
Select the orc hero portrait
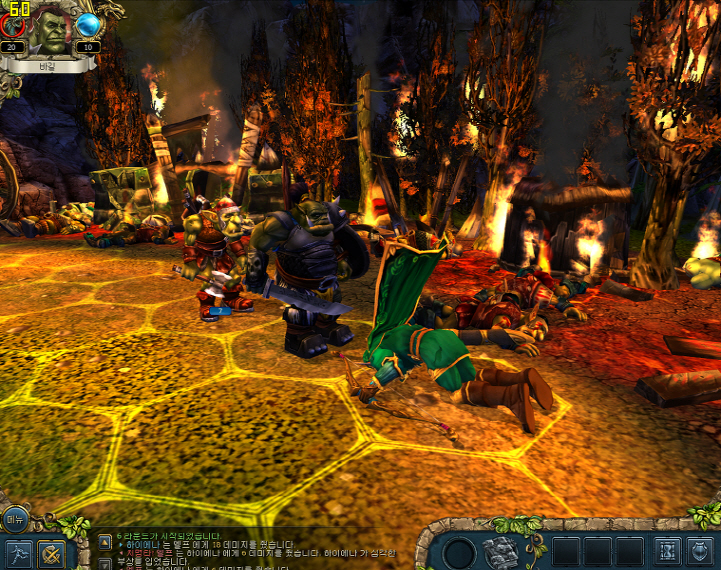coord(51,34)
